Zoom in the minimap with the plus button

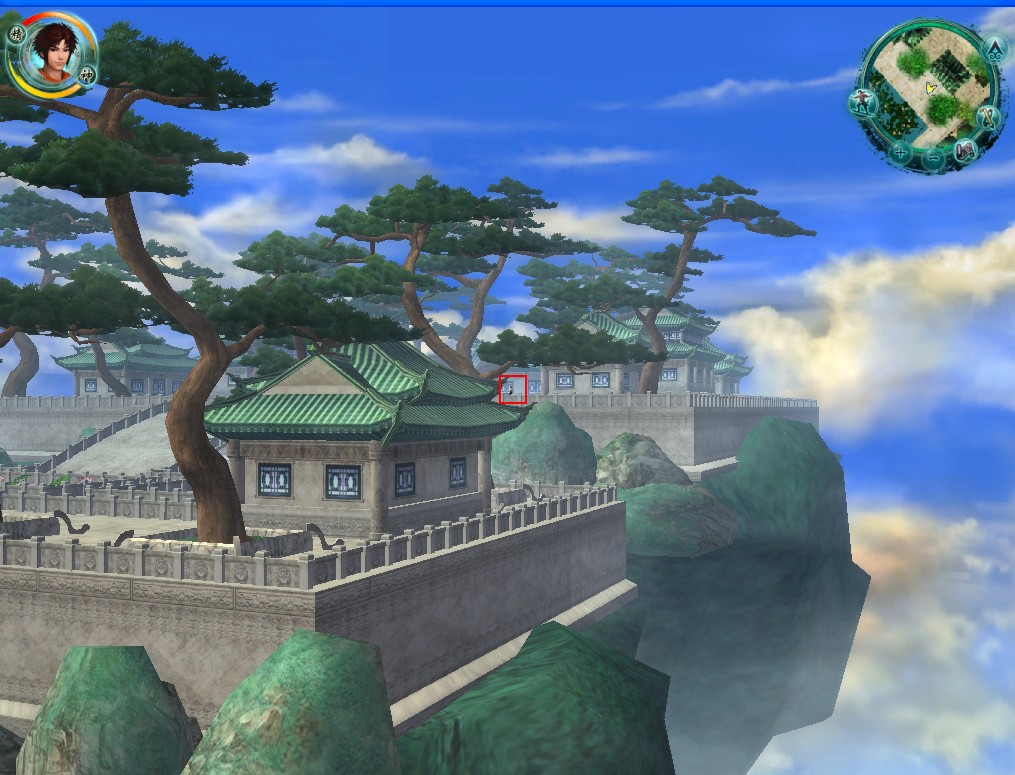pos(901,153)
